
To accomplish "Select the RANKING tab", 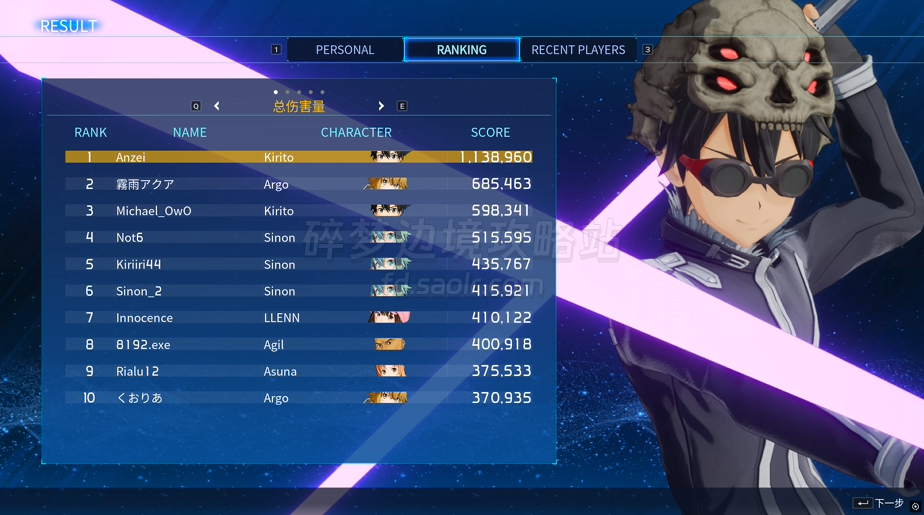I will click(461, 50).
